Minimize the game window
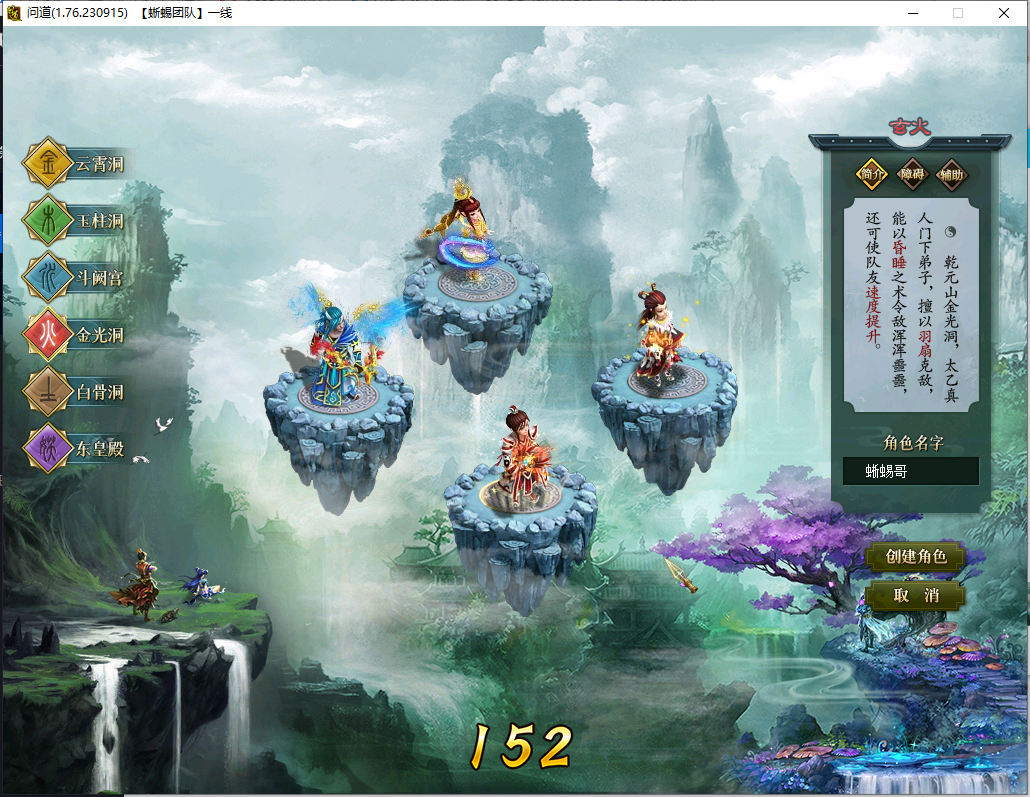This screenshot has width=1030, height=797. point(912,13)
